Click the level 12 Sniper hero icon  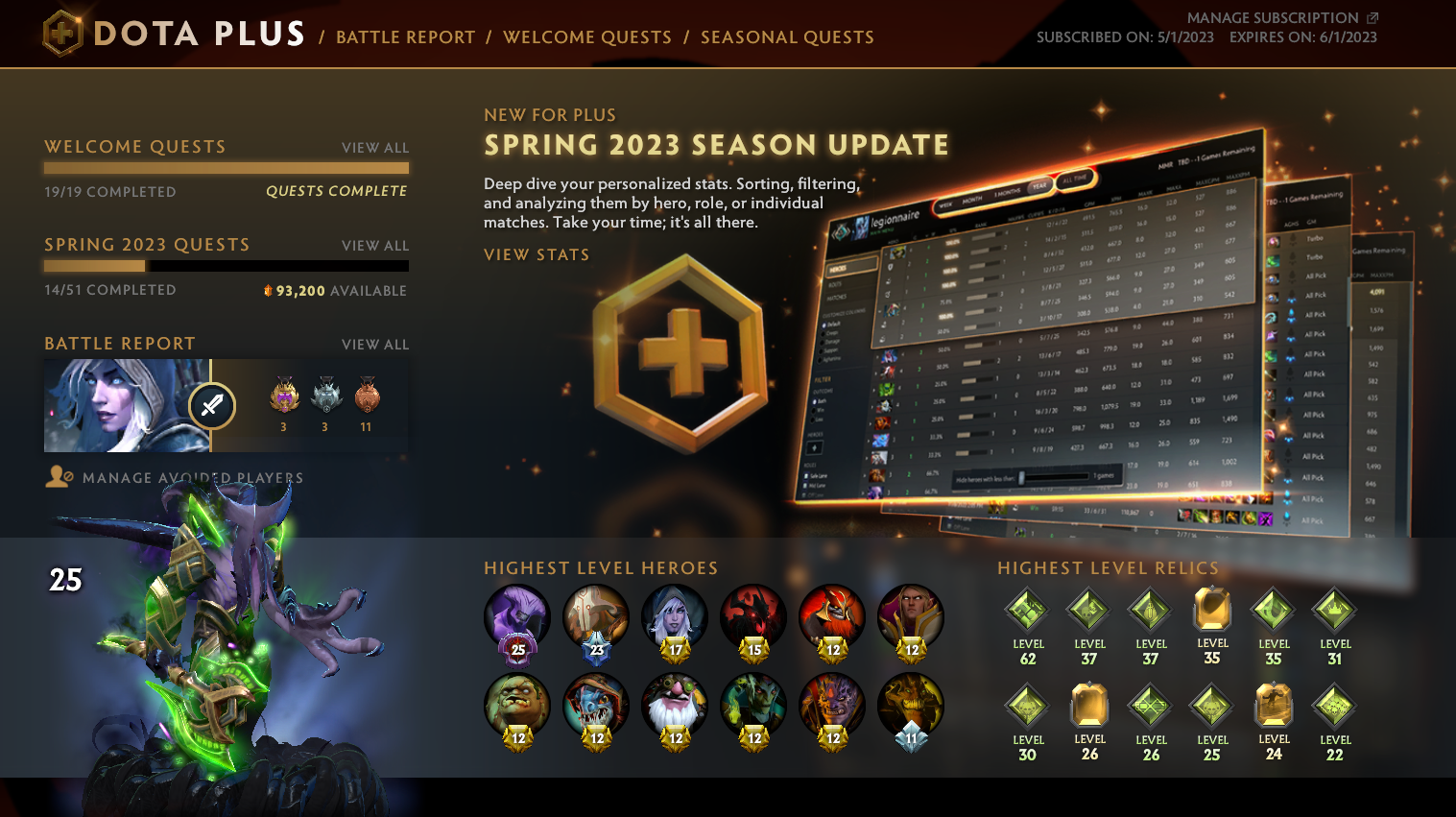tap(675, 708)
